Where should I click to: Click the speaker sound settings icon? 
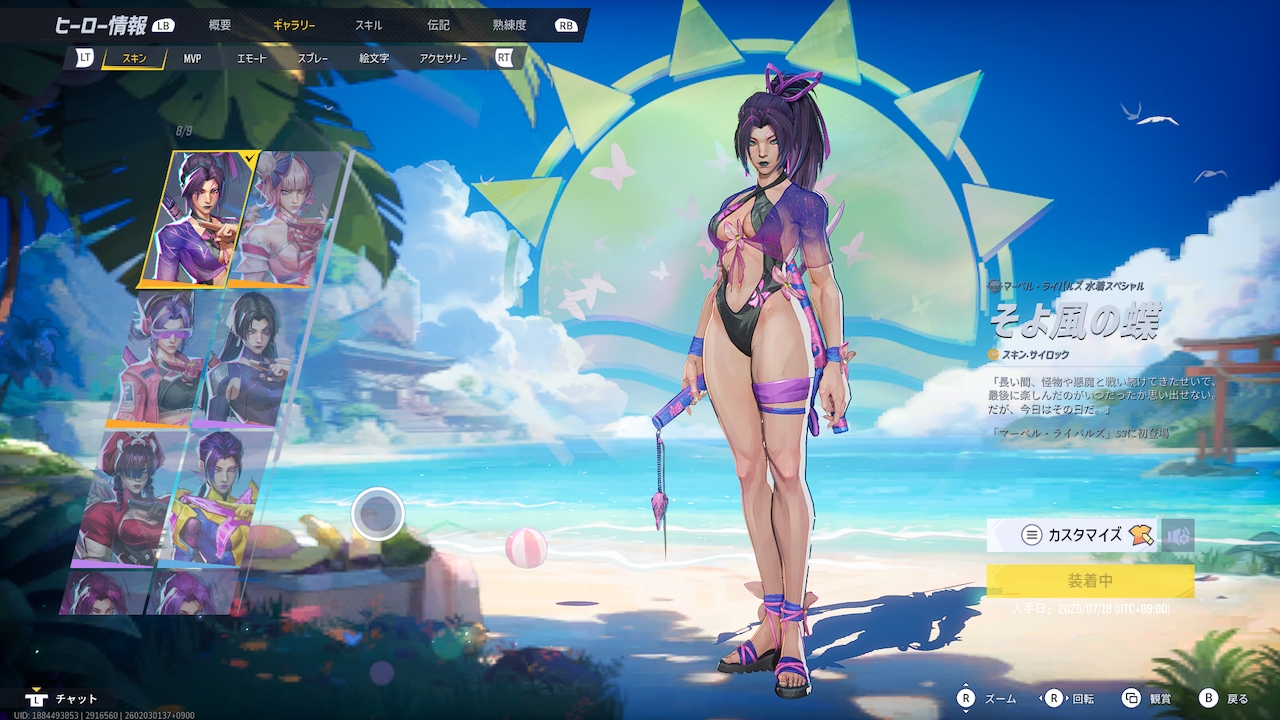tap(1179, 535)
